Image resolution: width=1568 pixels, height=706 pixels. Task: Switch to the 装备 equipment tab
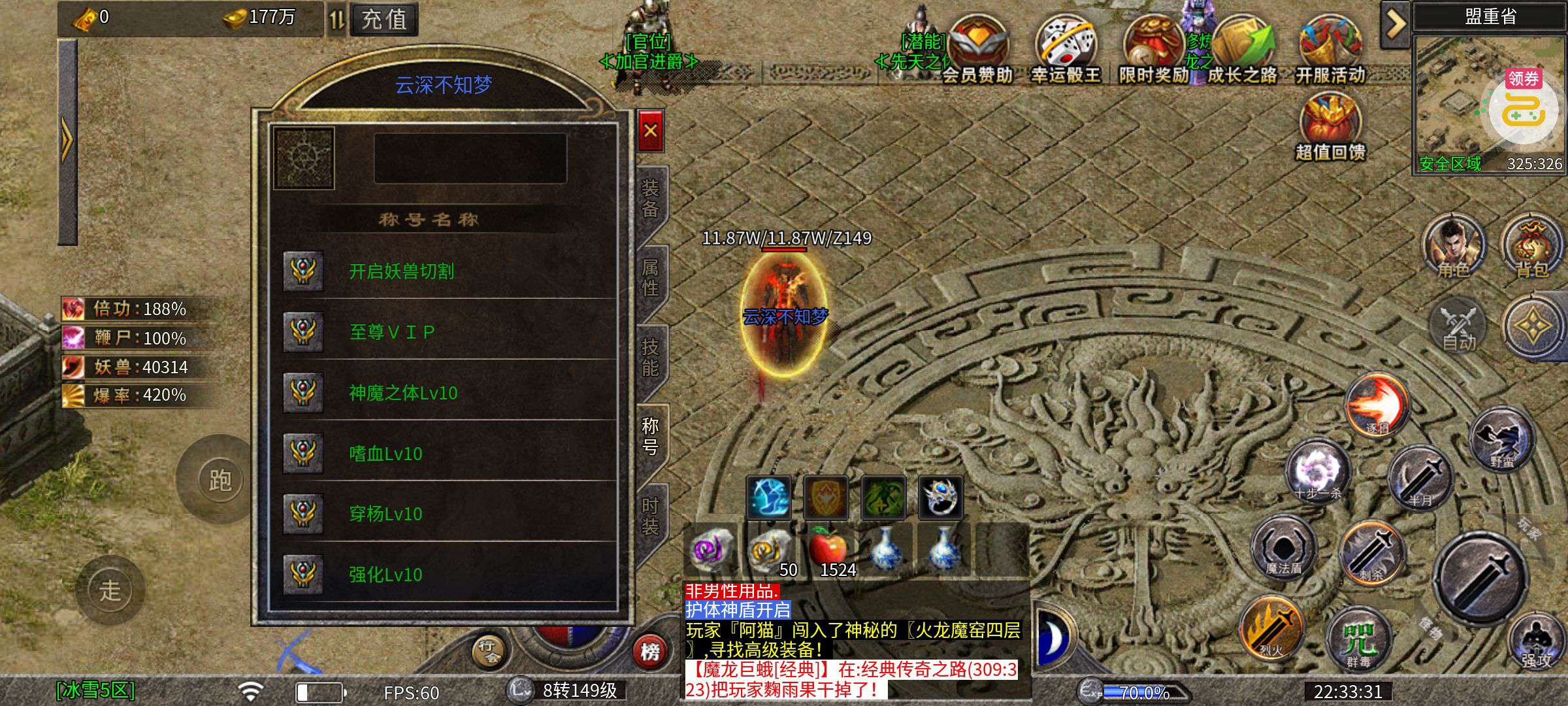(x=650, y=199)
